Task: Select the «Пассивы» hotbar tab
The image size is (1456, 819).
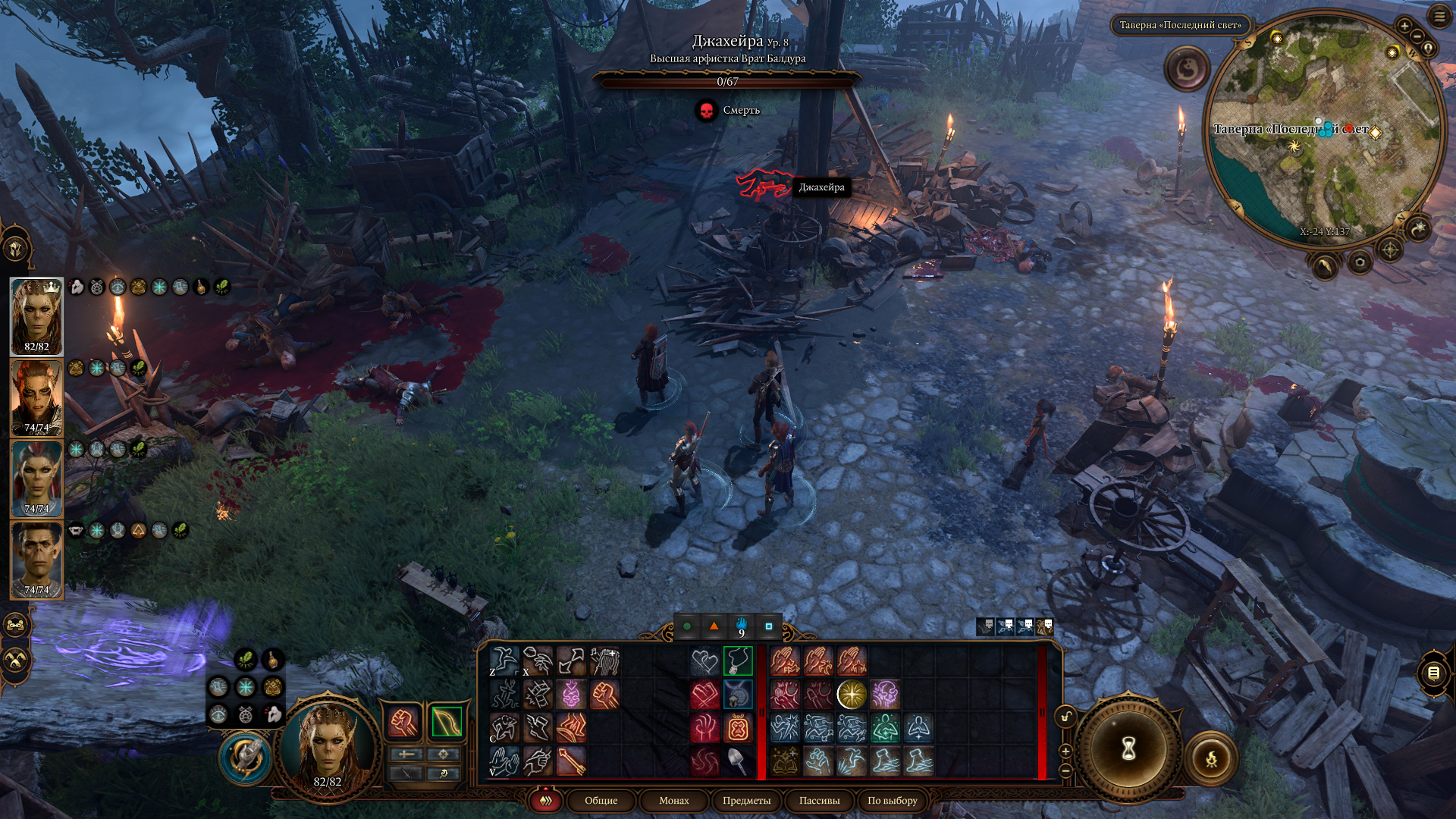Action: 819,800
